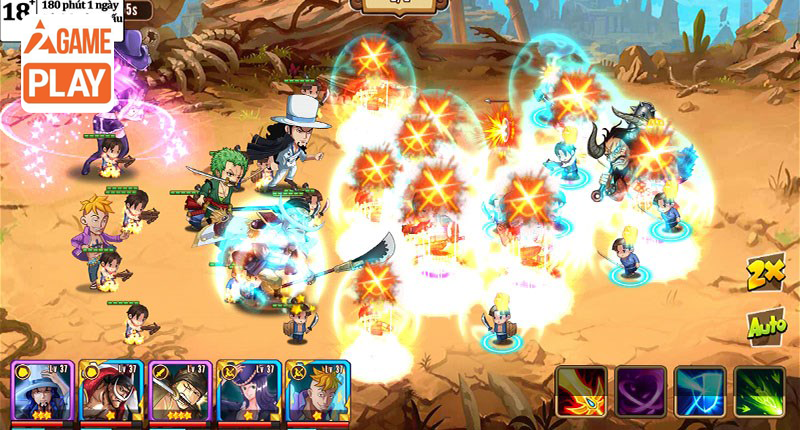Activate the flaming sword skill
The image size is (800, 430).
pyautogui.click(x=582, y=391)
